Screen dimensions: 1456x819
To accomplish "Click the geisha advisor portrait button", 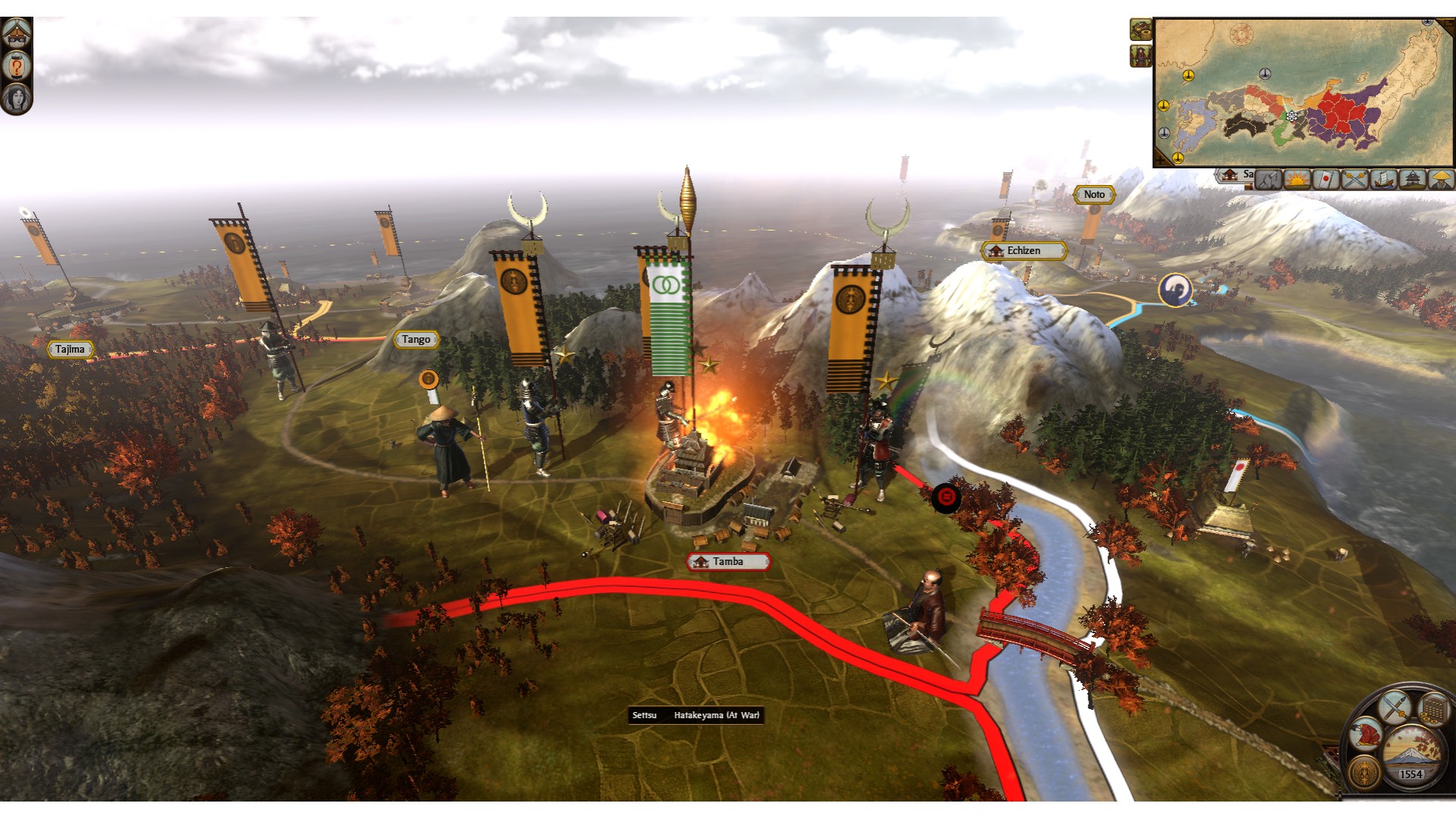I will click(x=16, y=99).
